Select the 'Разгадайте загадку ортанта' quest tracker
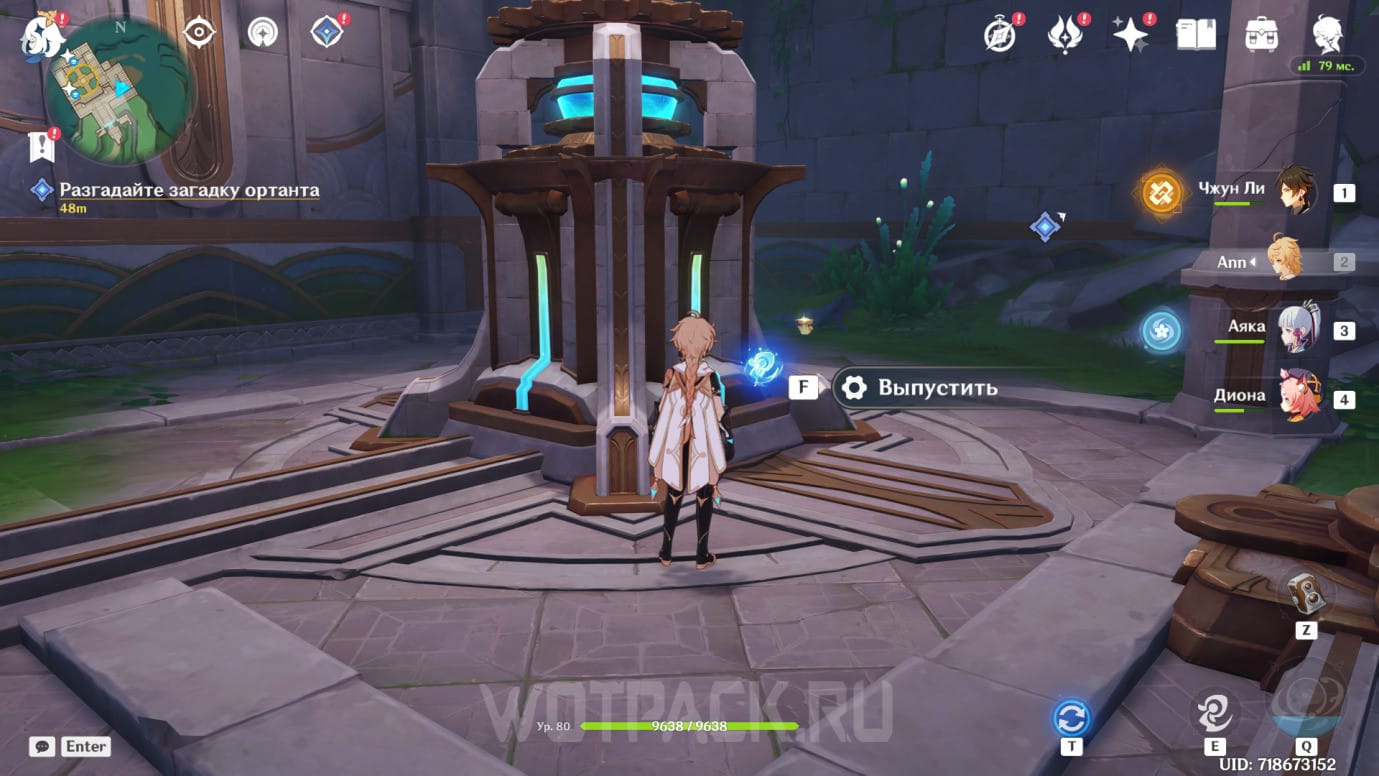 click(189, 190)
